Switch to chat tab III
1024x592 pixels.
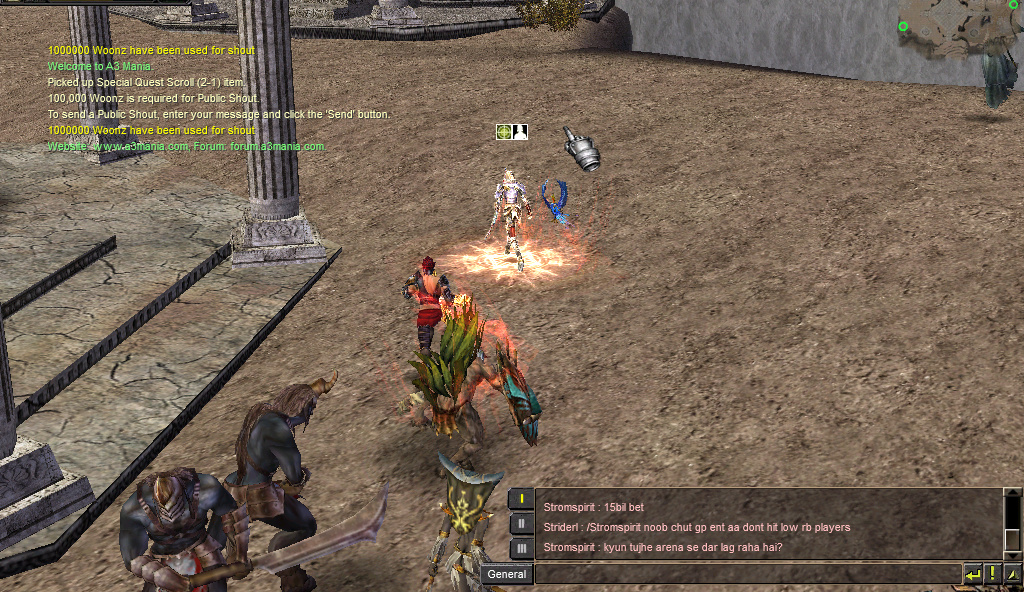pos(521,548)
